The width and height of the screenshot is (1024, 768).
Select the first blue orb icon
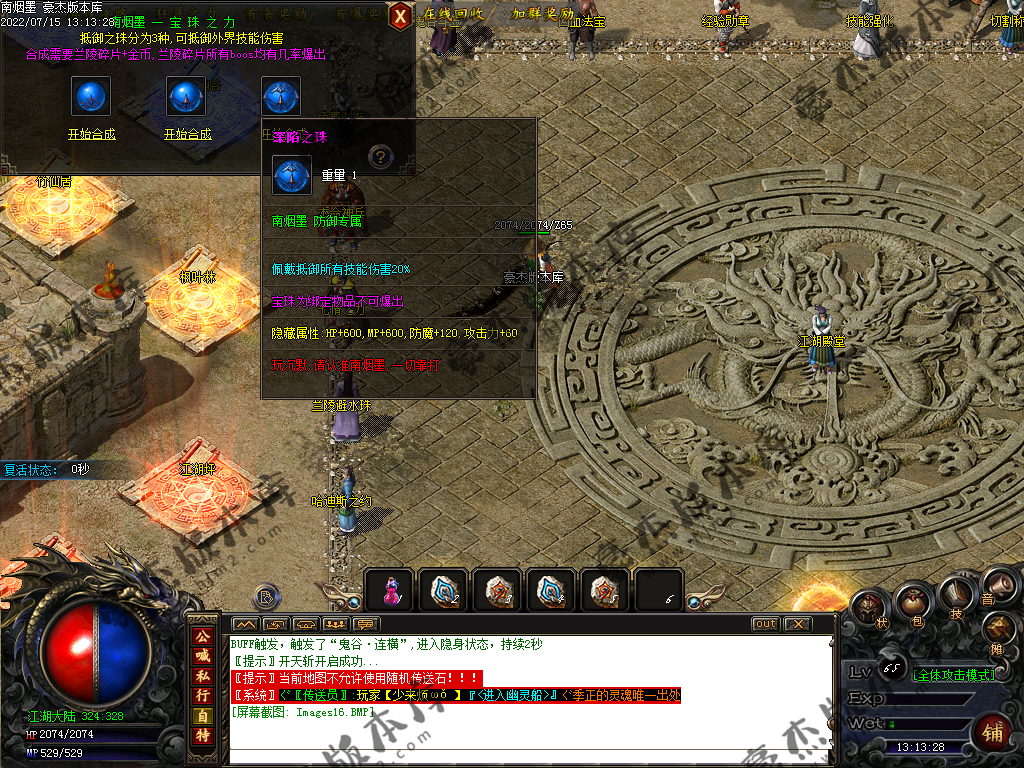click(91, 96)
